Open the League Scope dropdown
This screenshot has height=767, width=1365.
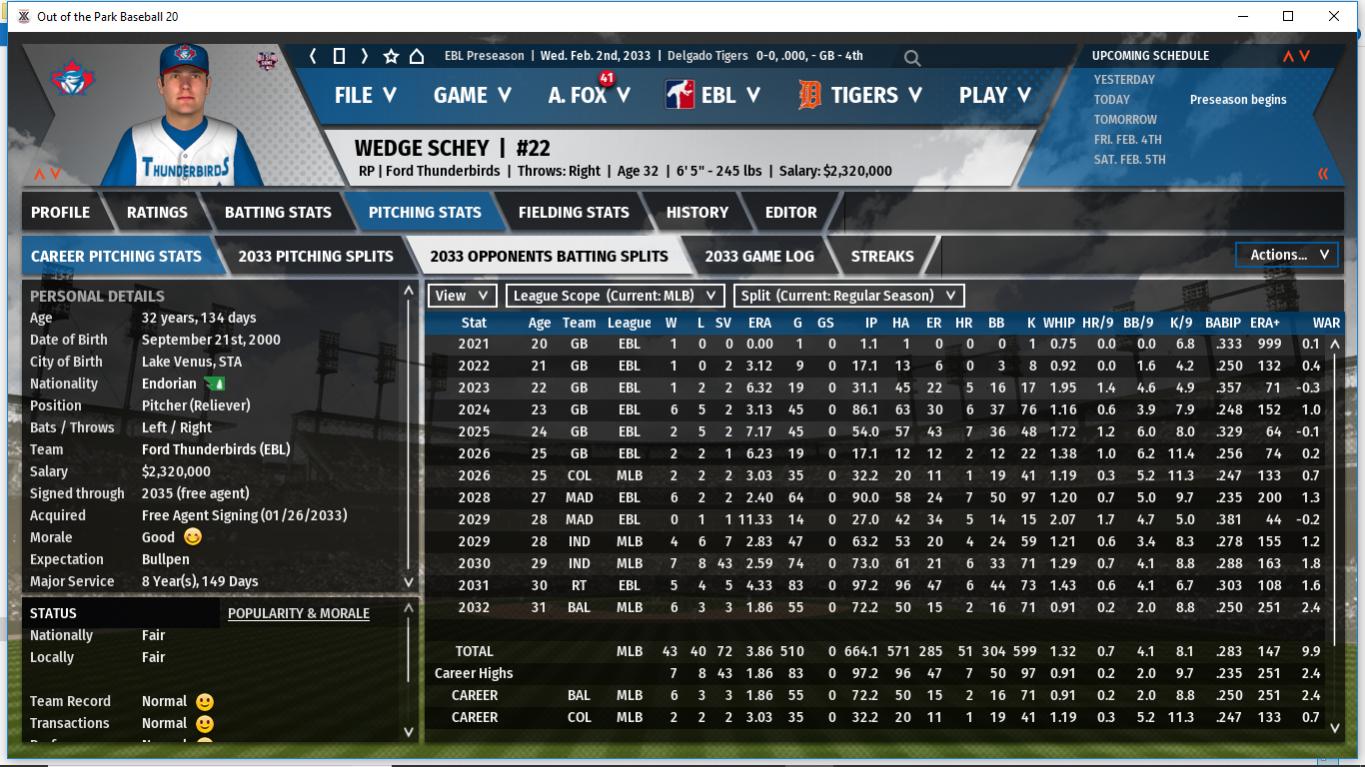pos(614,296)
